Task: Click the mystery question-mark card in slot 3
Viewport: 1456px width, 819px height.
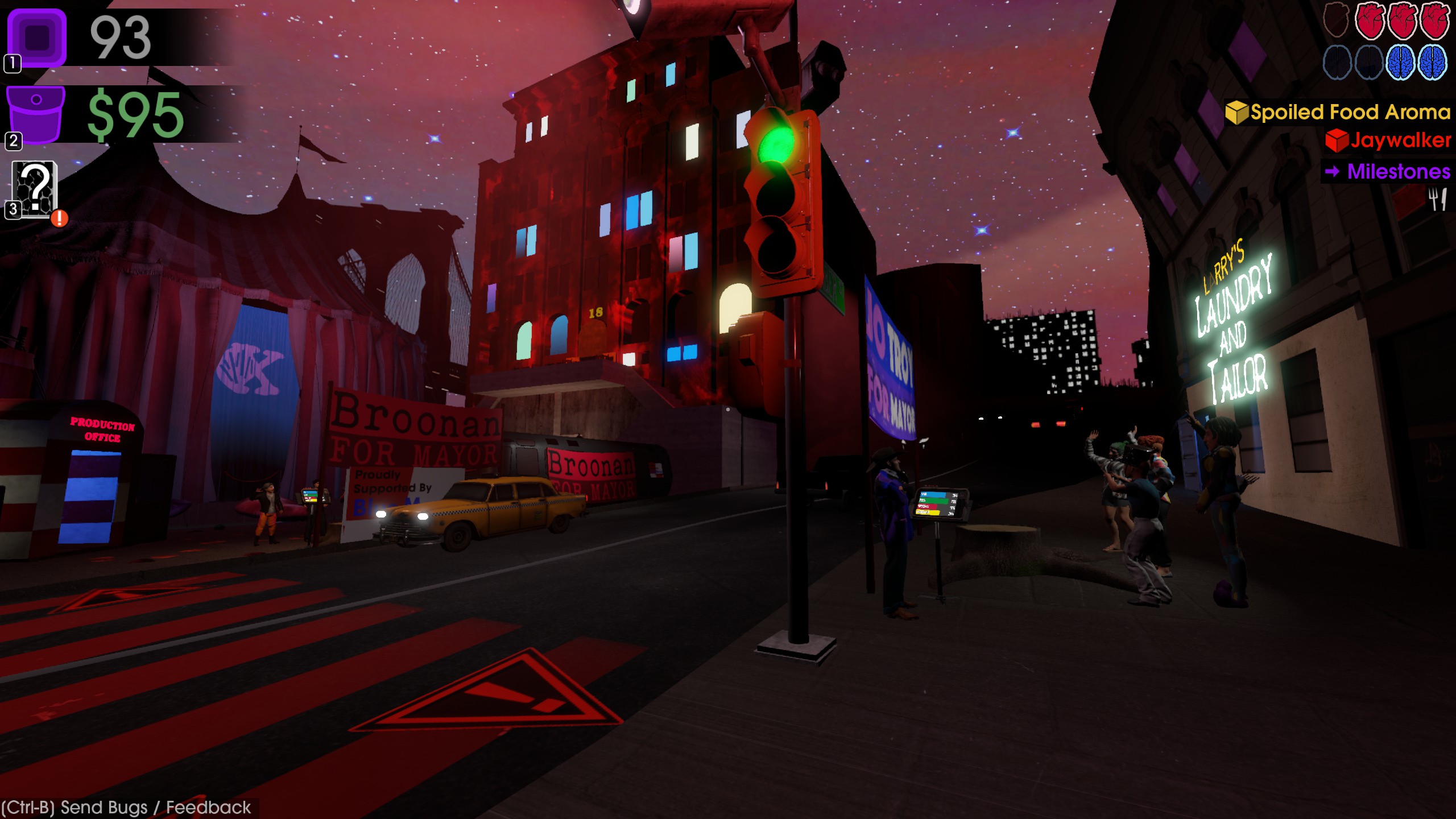Action: pos(35,188)
